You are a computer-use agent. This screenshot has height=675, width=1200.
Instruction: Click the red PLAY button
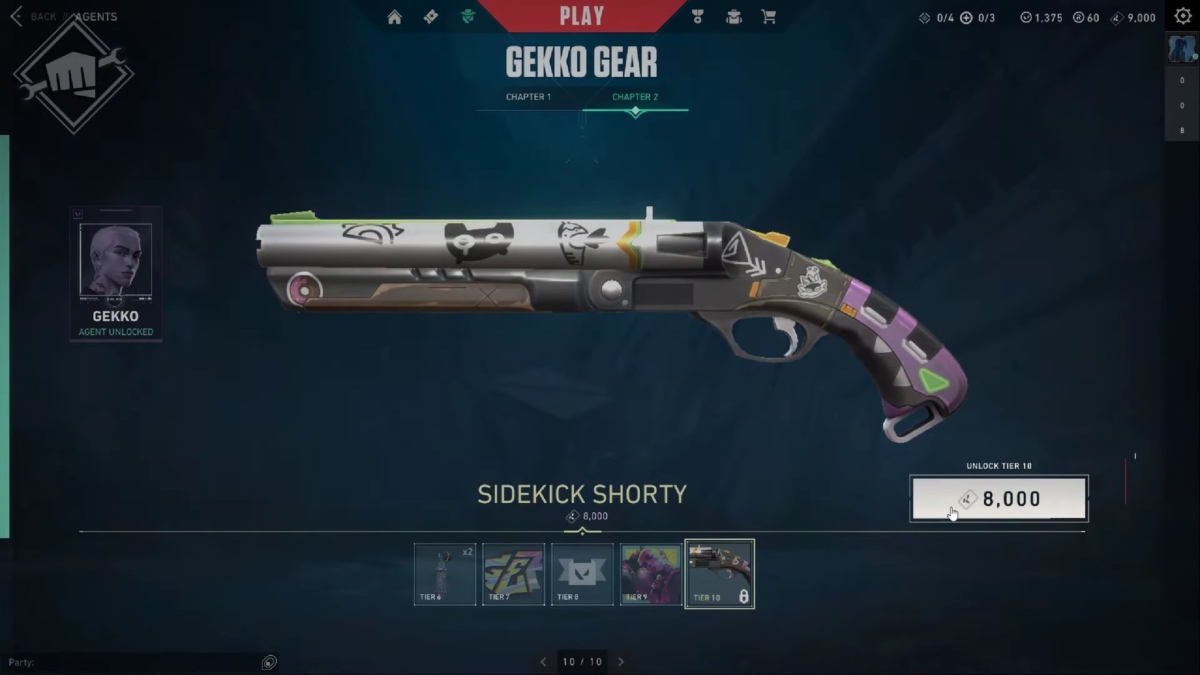581,16
